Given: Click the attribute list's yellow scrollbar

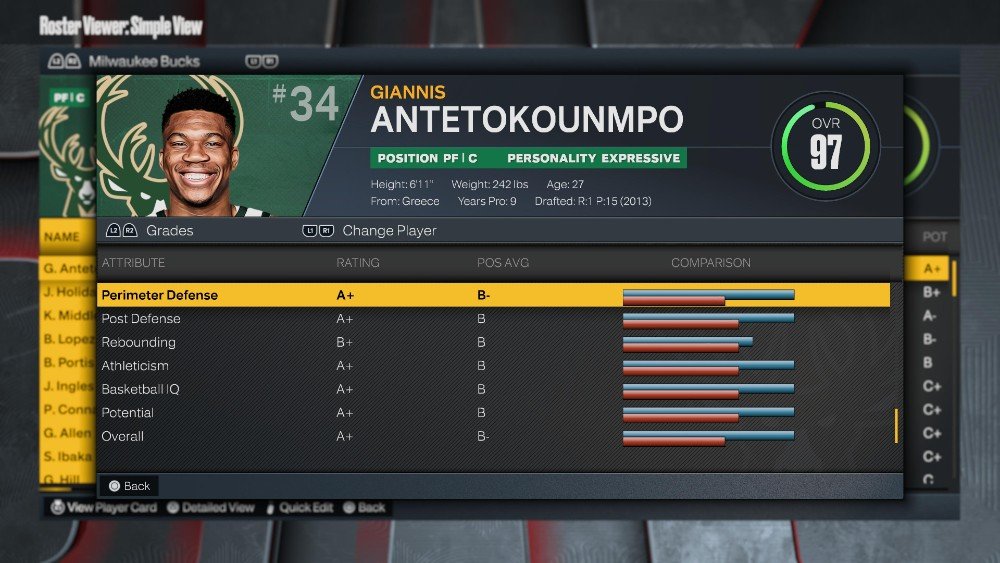Looking at the screenshot, I should point(896,426).
